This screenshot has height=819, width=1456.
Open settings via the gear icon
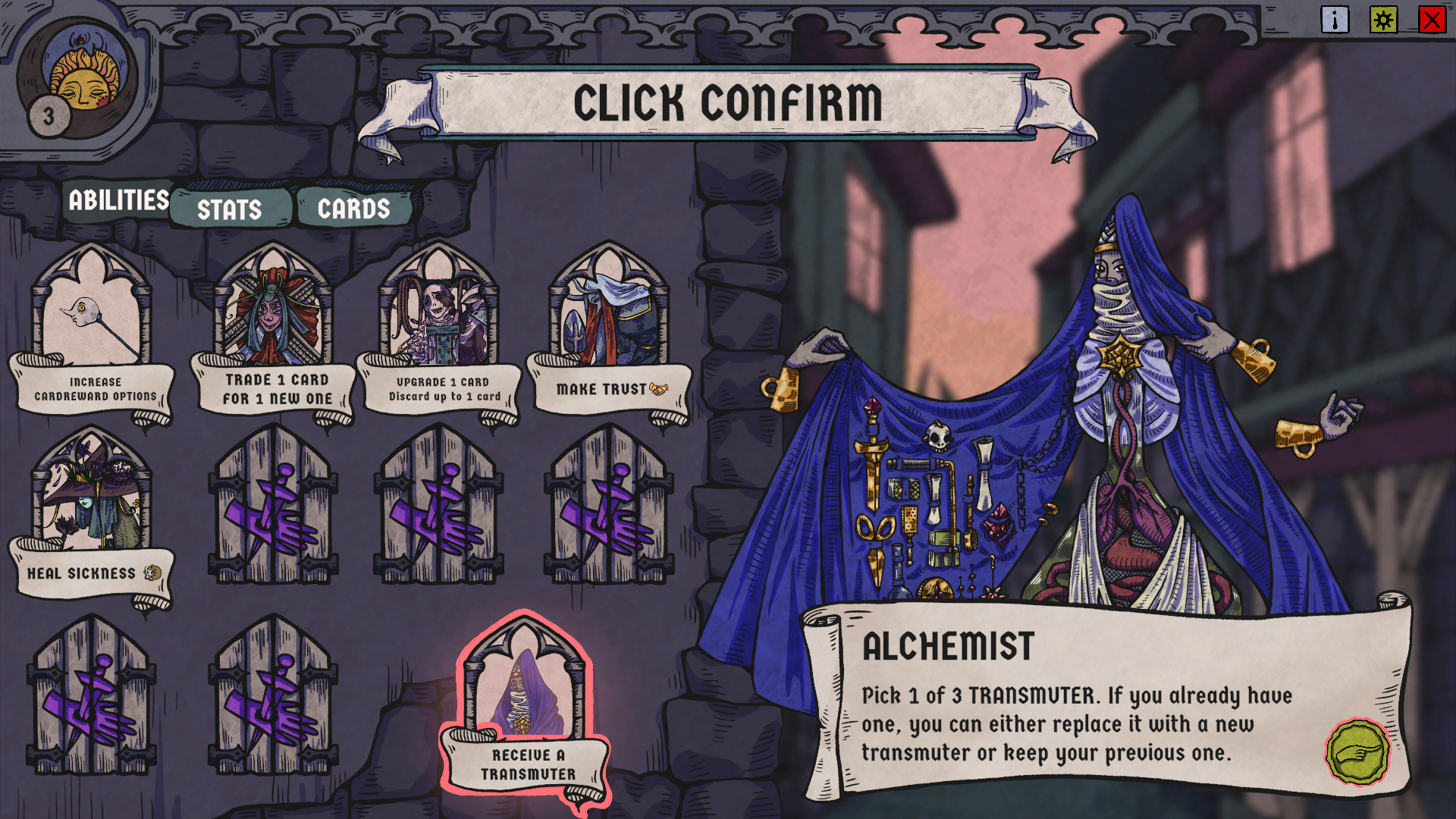[1383, 20]
